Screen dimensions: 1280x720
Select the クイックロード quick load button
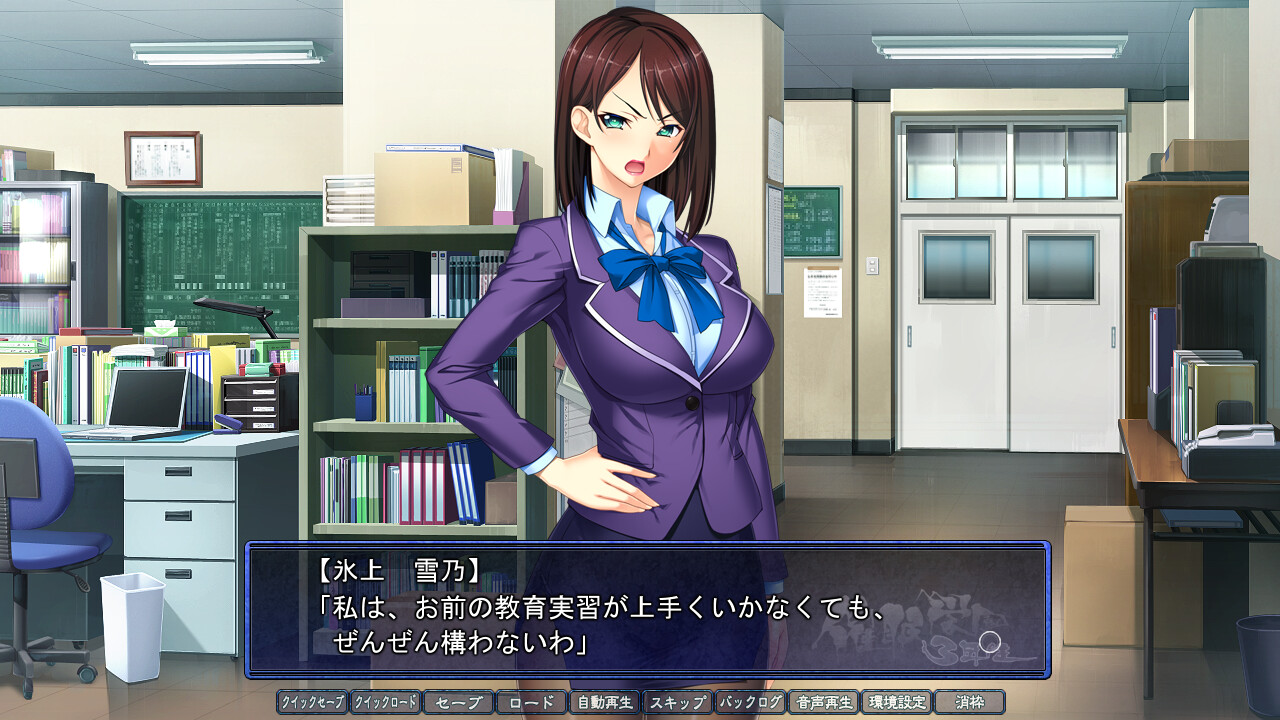pos(385,702)
